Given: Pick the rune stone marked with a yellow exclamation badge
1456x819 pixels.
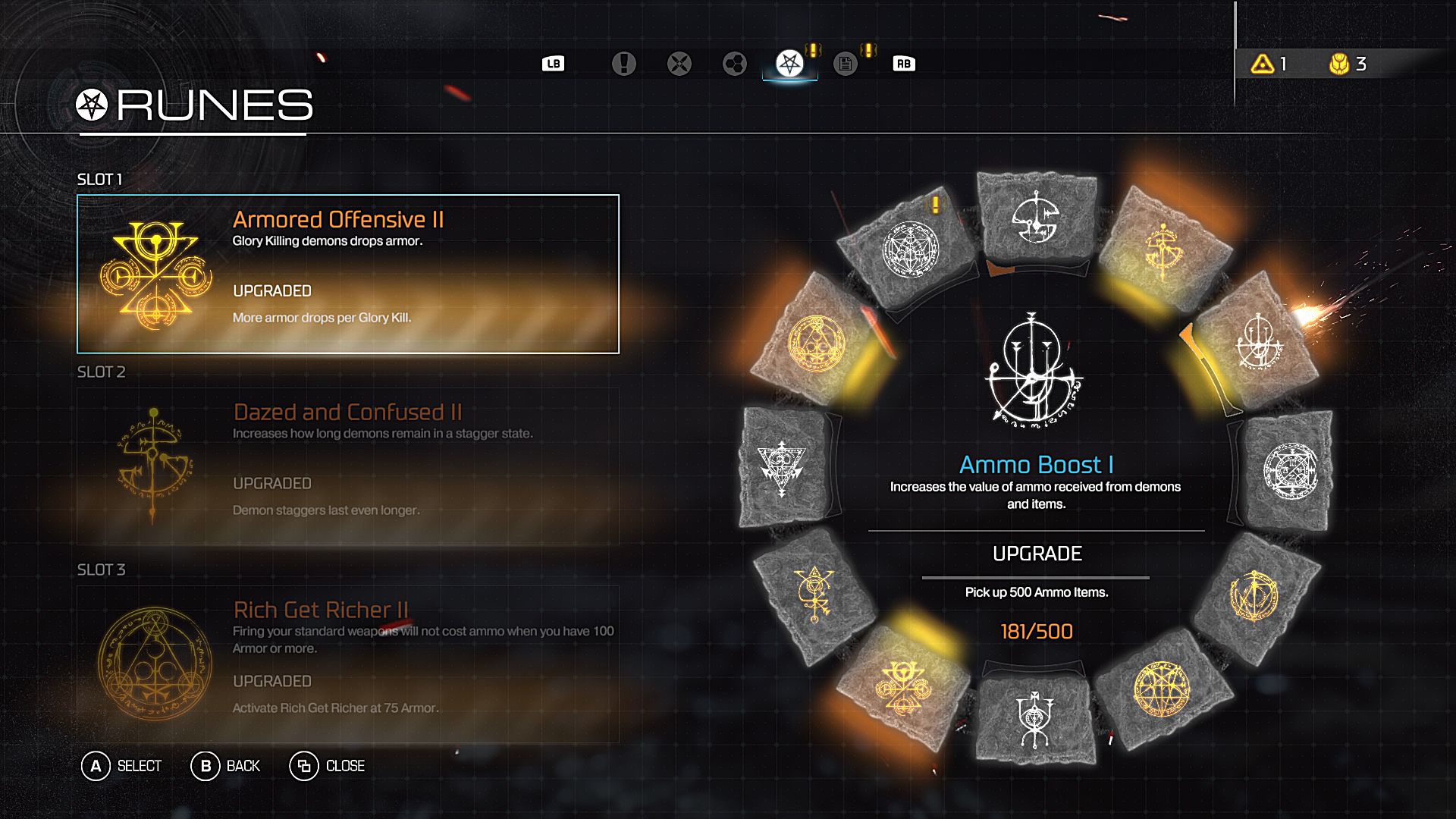Looking at the screenshot, I should pos(910,248).
